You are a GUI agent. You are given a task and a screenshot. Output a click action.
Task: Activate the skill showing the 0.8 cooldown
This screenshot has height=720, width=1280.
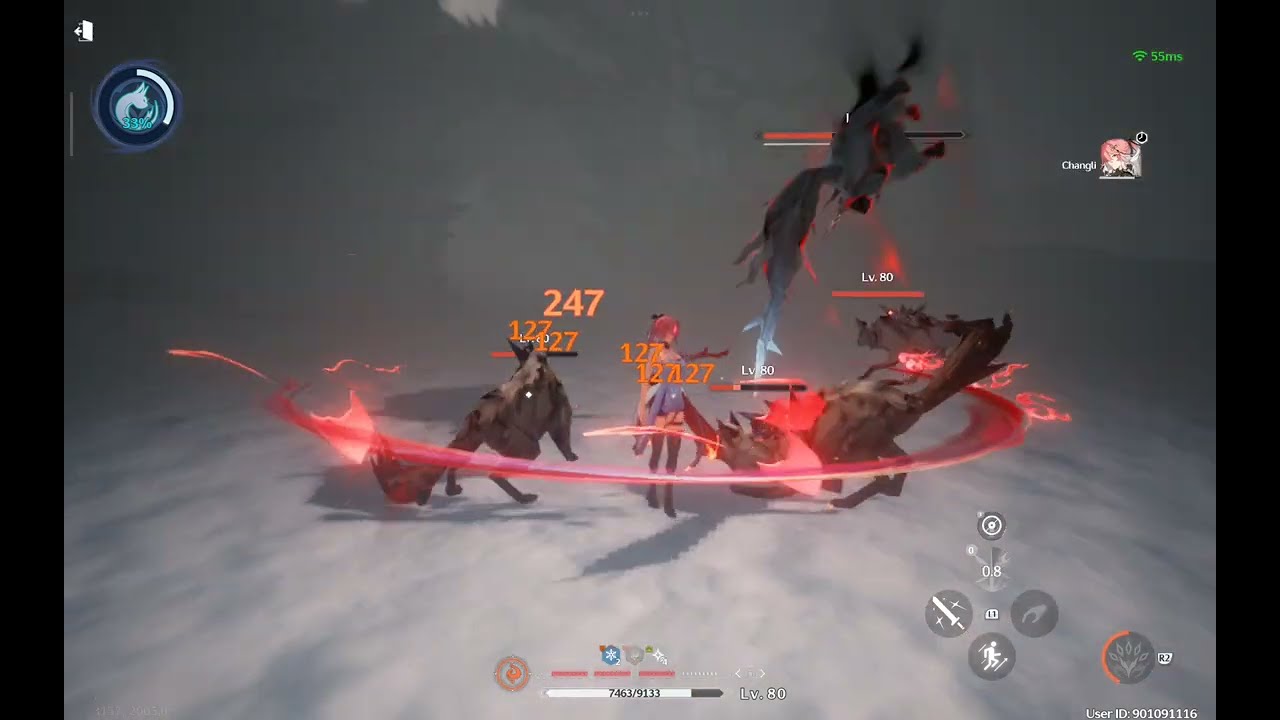pos(991,567)
